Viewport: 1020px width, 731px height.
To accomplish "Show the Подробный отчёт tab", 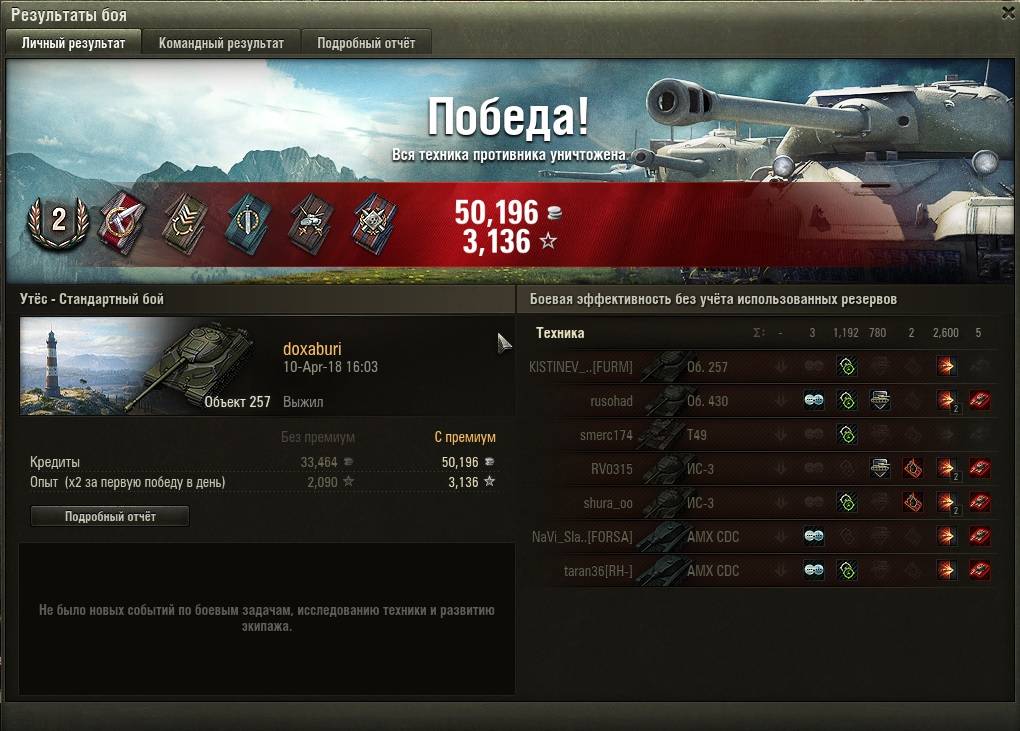I will [x=366, y=43].
